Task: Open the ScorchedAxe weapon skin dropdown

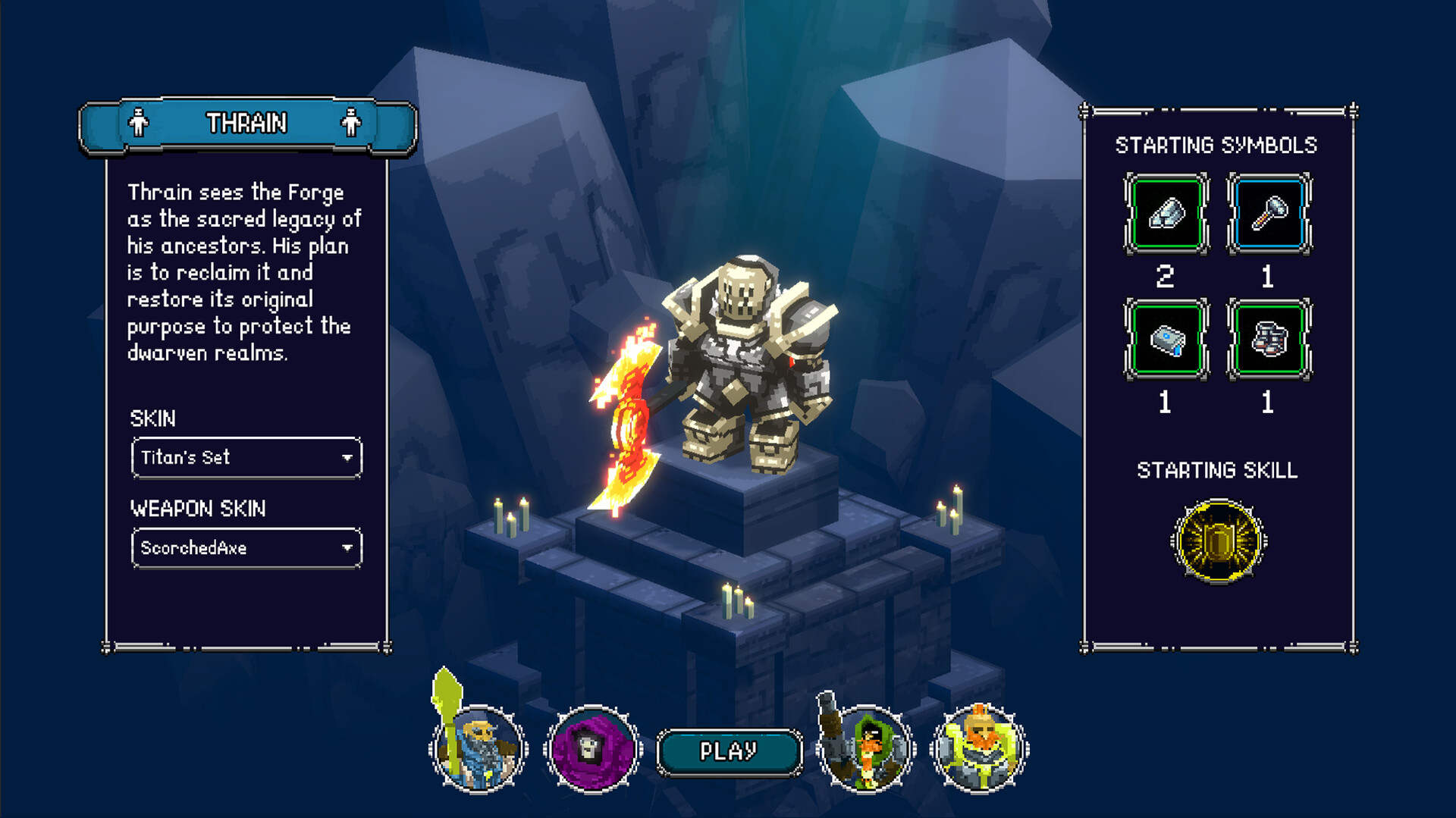Action: (x=246, y=547)
